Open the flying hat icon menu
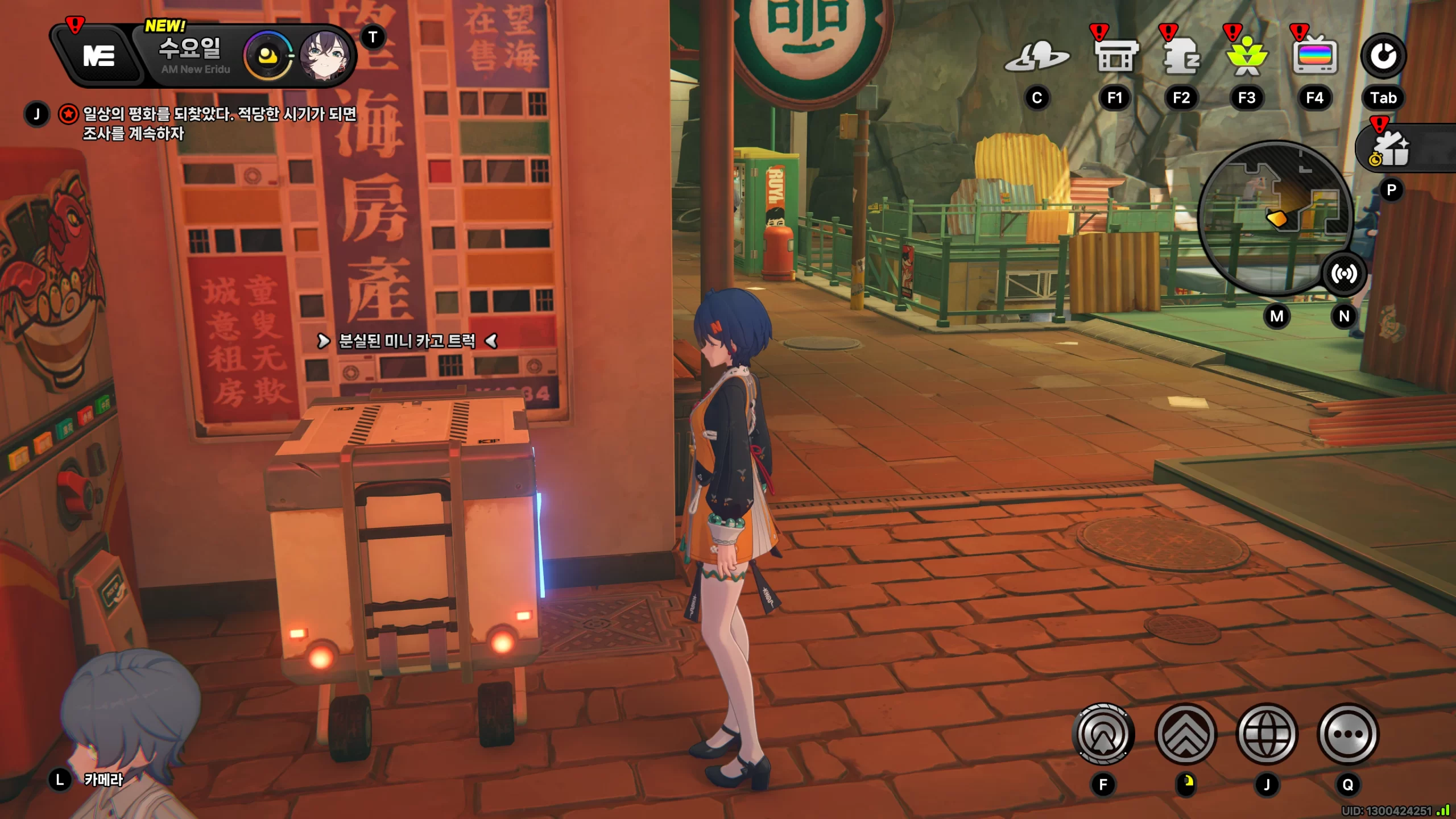The width and height of the screenshot is (1456, 819). (1036, 57)
